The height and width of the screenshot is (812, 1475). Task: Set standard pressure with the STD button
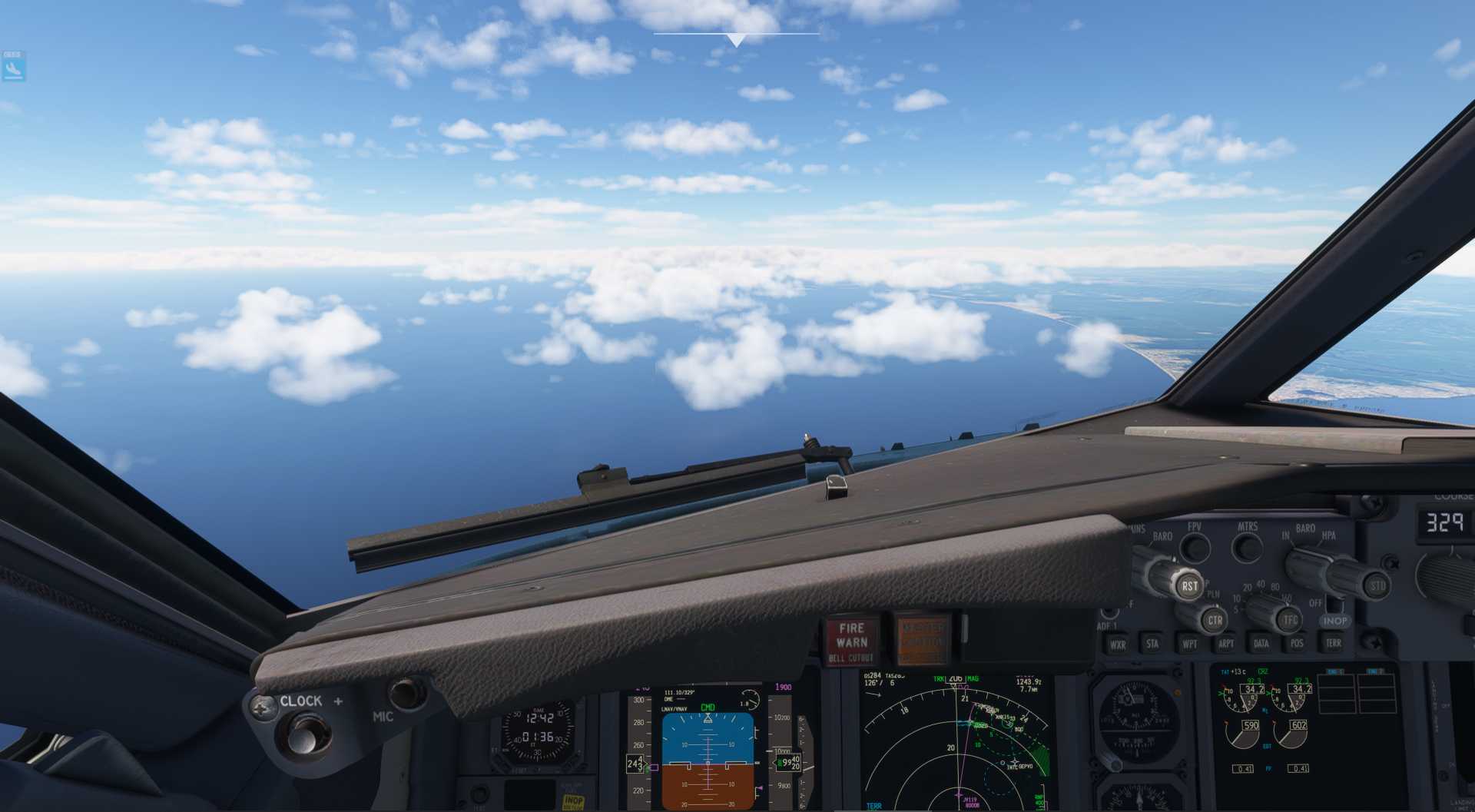point(1378,586)
